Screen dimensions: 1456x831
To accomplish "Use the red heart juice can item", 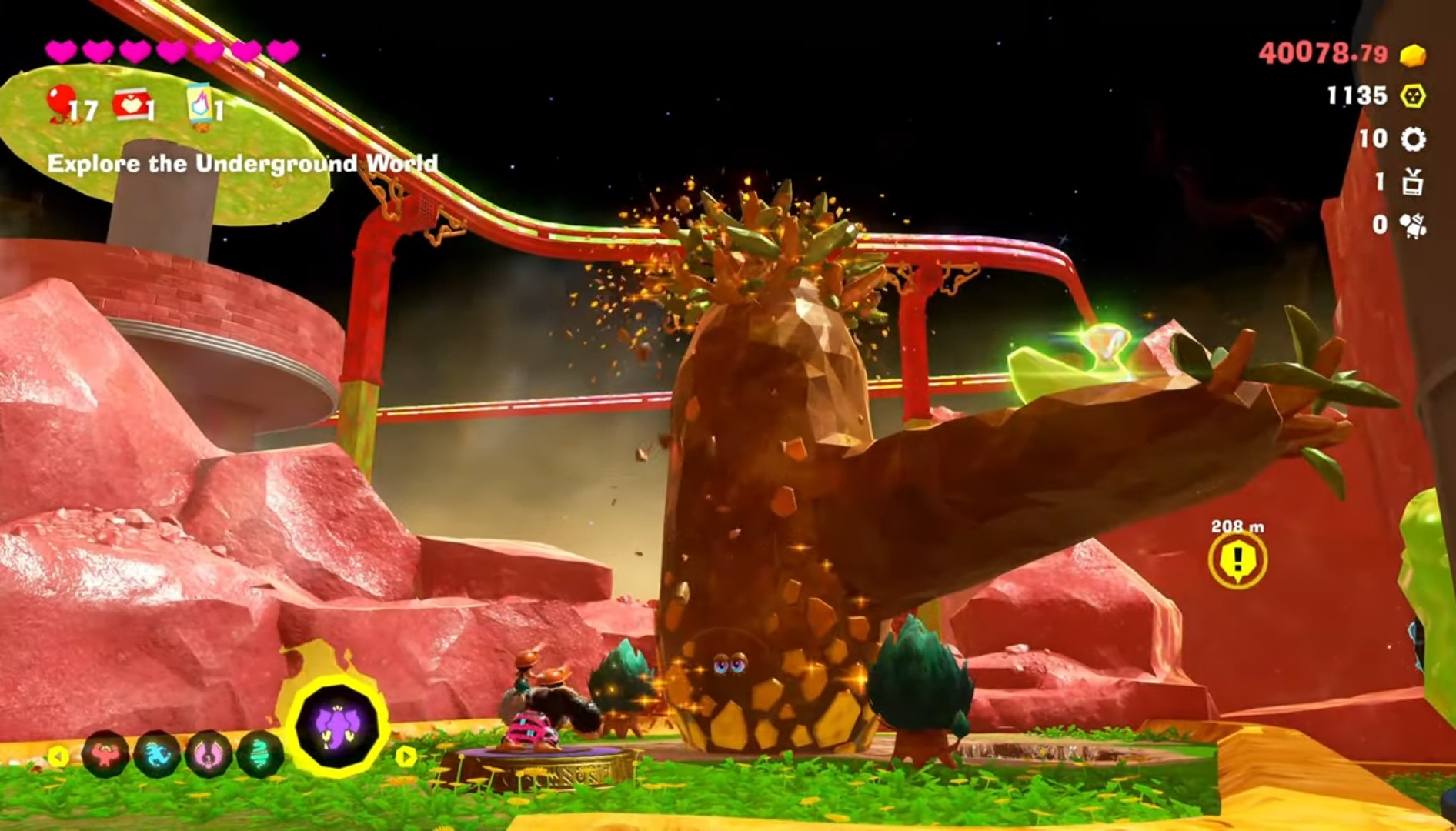I will (131, 105).
